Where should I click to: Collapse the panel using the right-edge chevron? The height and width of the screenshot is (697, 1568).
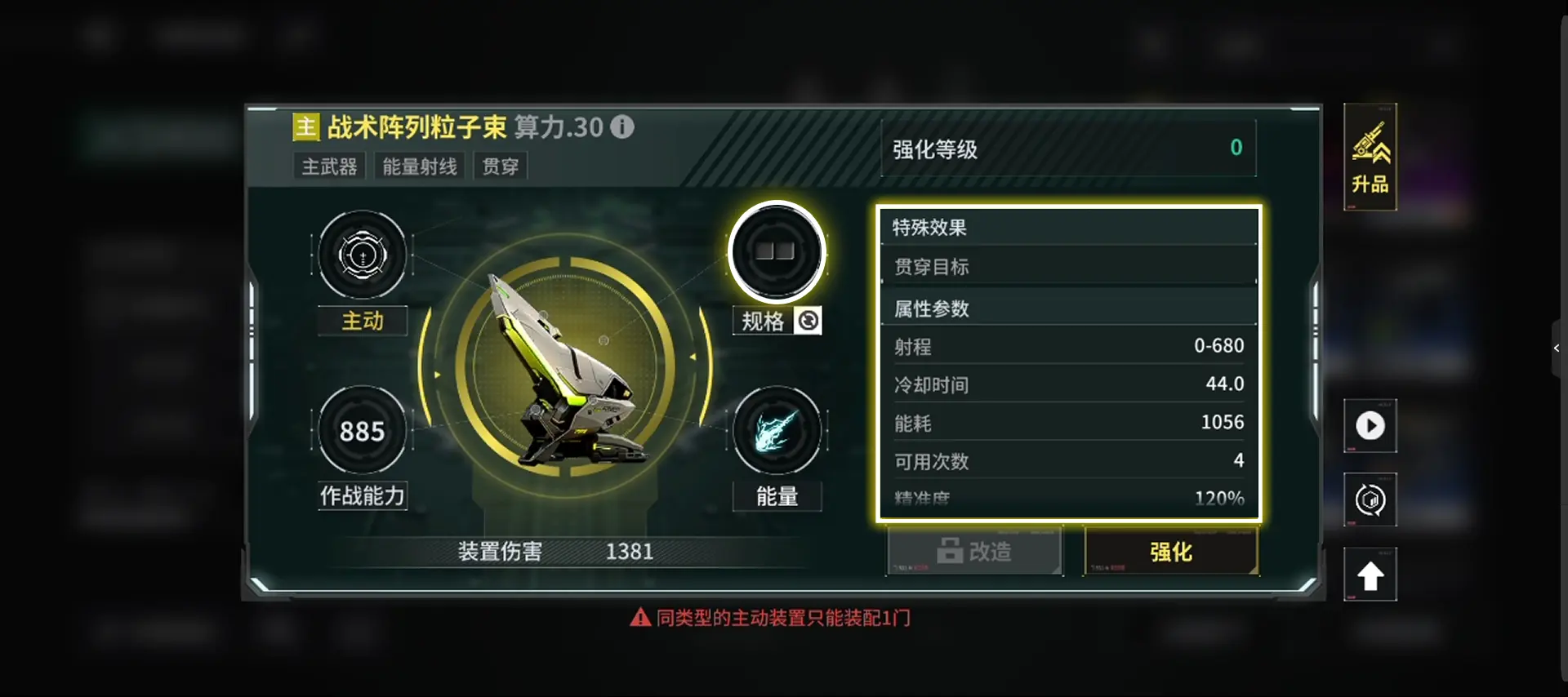tap(1556, 348)
